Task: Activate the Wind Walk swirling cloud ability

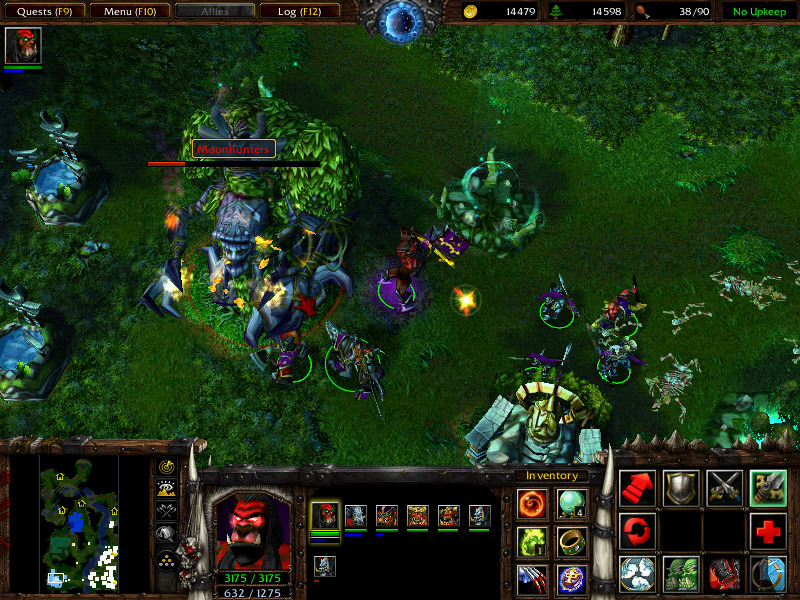Action: (x=638, y=574)
